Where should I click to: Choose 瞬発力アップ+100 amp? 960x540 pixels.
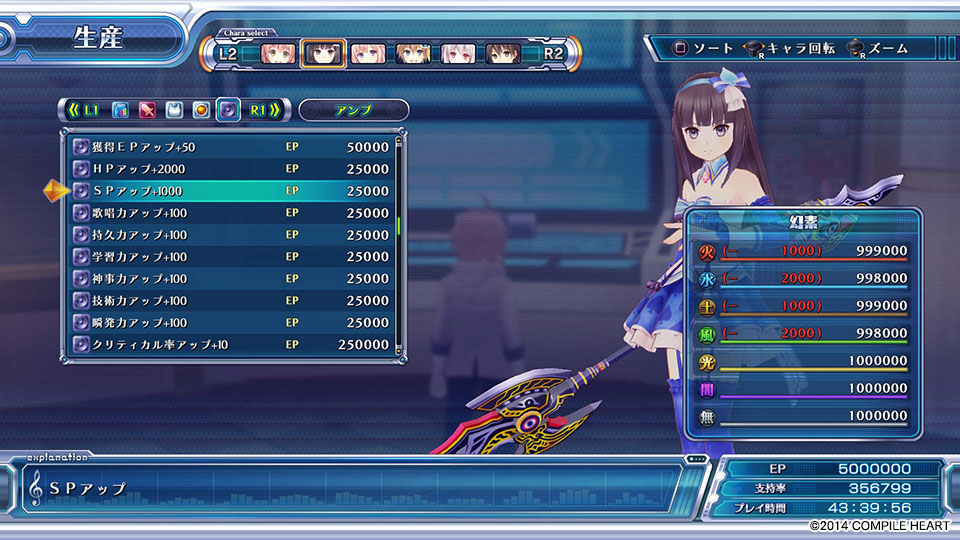click(x=232, y=323)
